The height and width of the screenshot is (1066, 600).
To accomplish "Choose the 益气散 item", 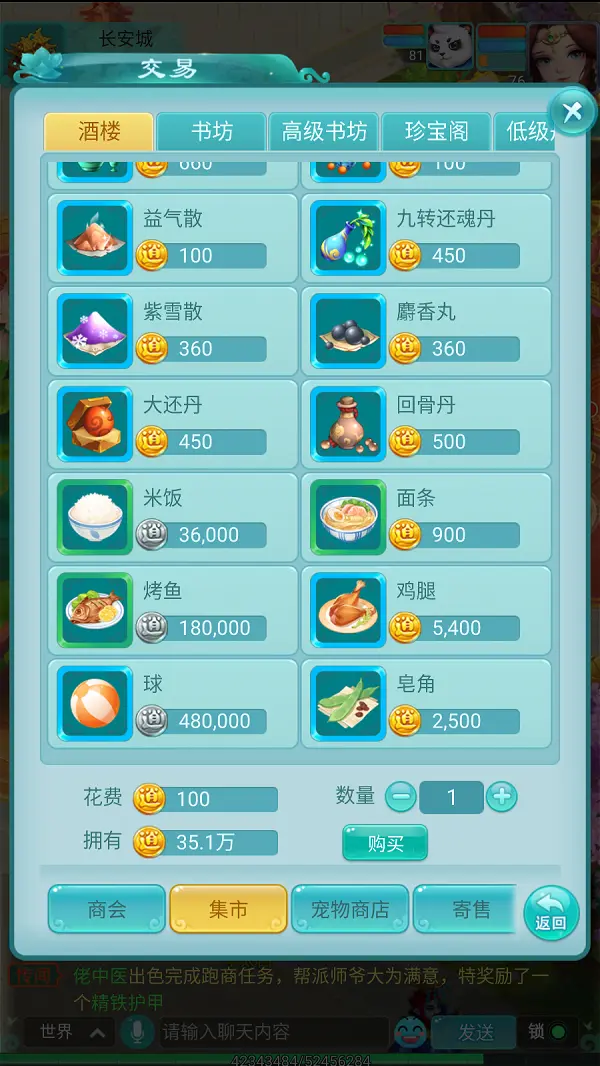I will (173, 238).
